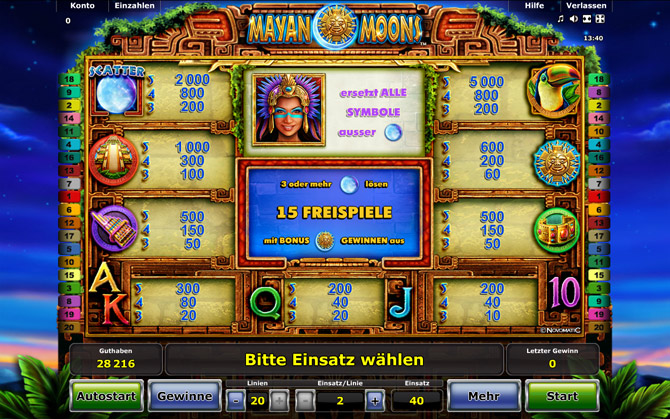This screenshot has height=419, width=670.
Task: Activate the Autostart button
Action: coord(106,396)
